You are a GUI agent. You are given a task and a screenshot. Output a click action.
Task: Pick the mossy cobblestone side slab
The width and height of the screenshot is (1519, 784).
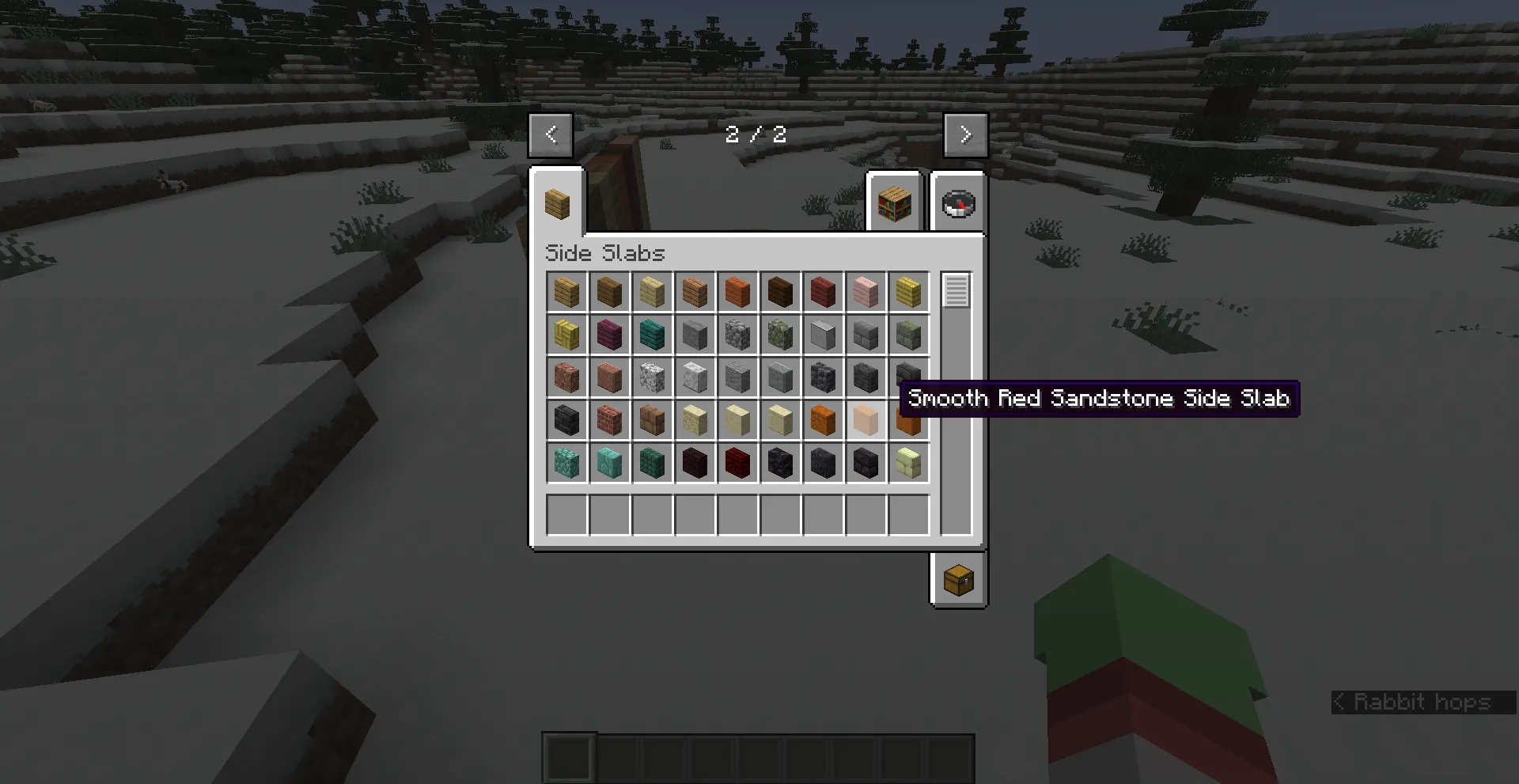coord(780,335)
